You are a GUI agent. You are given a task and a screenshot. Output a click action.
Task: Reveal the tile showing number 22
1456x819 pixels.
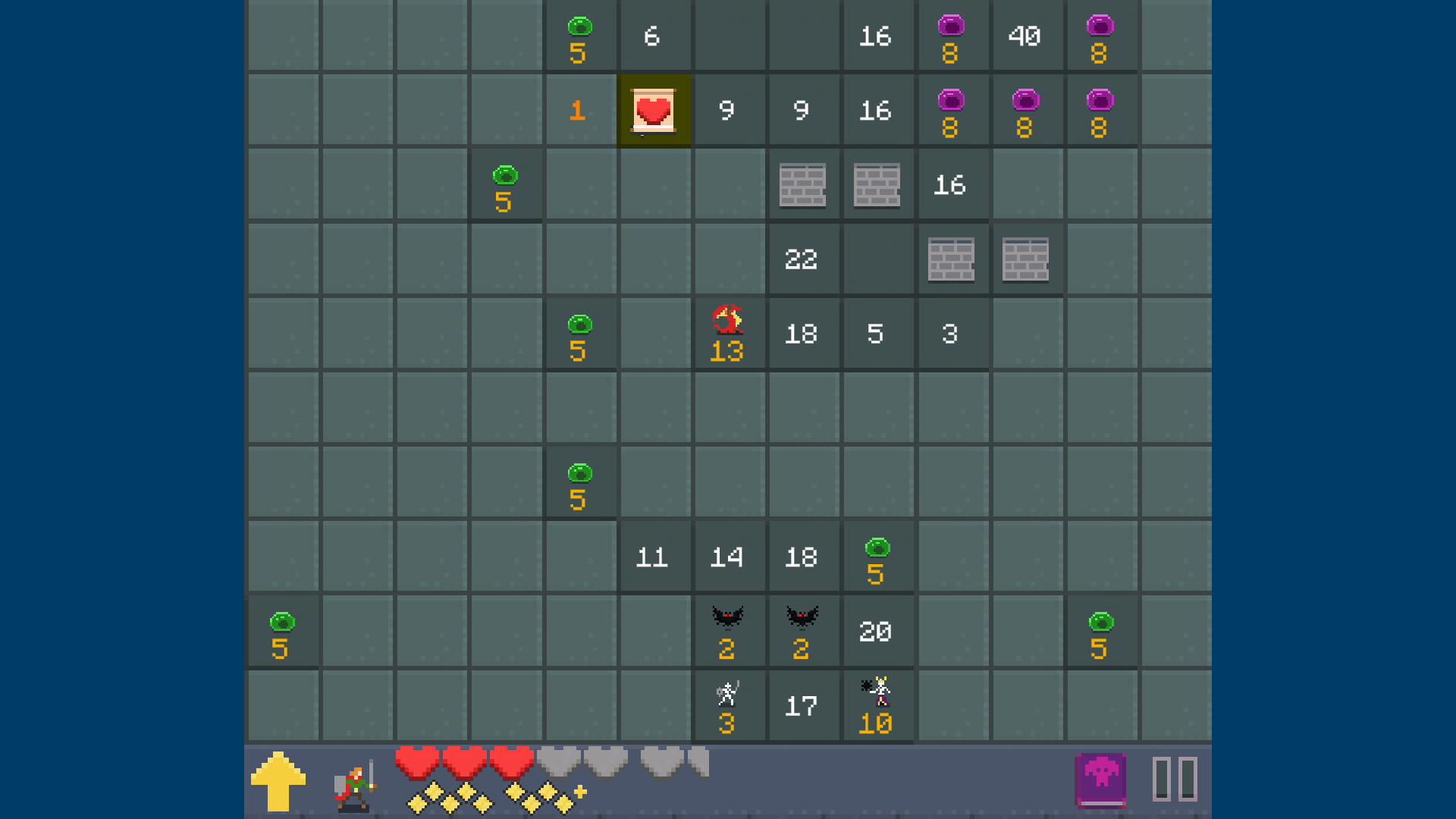click(803, 260)
